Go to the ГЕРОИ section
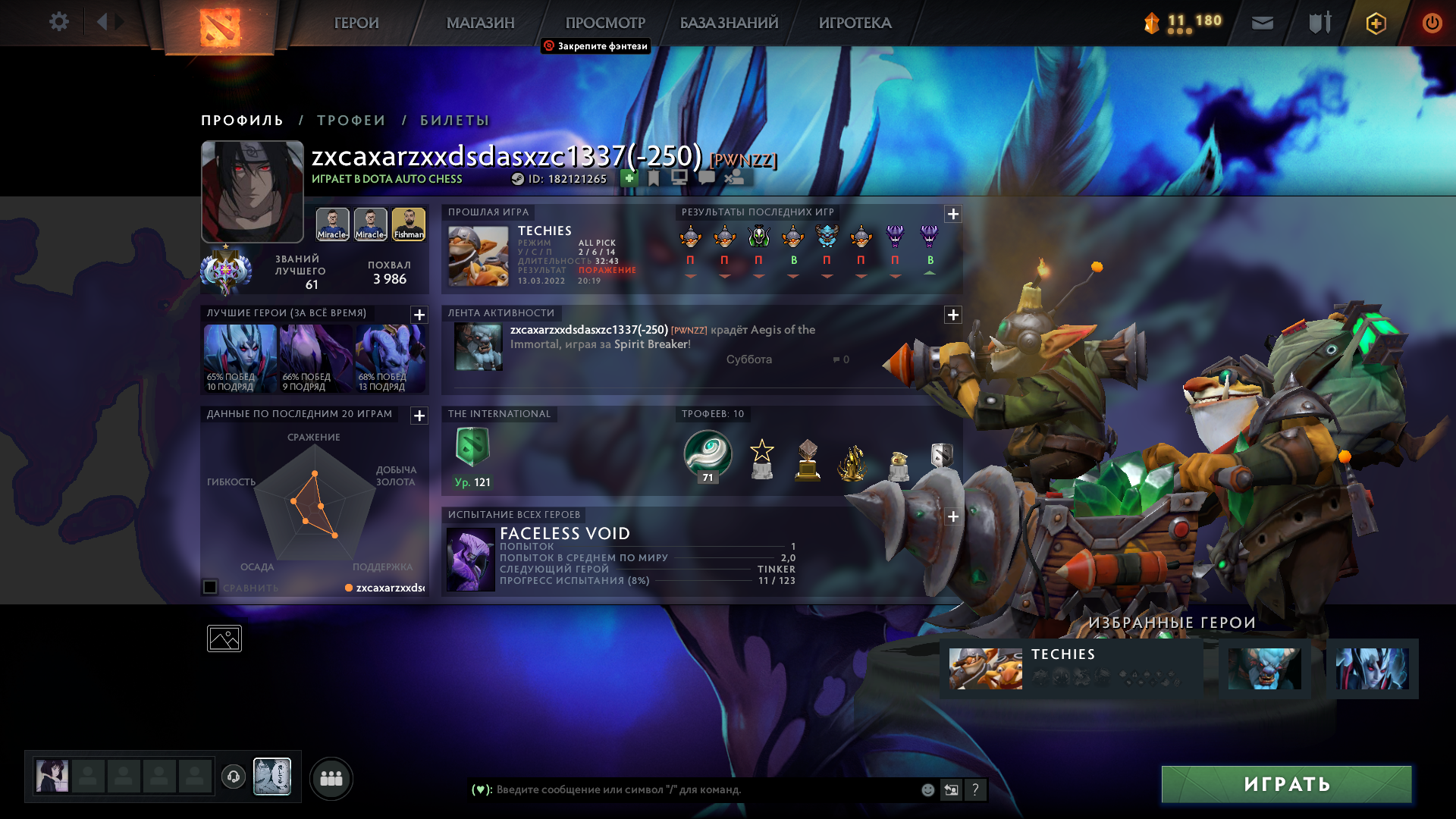Image resolution: width=1456 pixels, height=819 pixels. click(356, 23)
